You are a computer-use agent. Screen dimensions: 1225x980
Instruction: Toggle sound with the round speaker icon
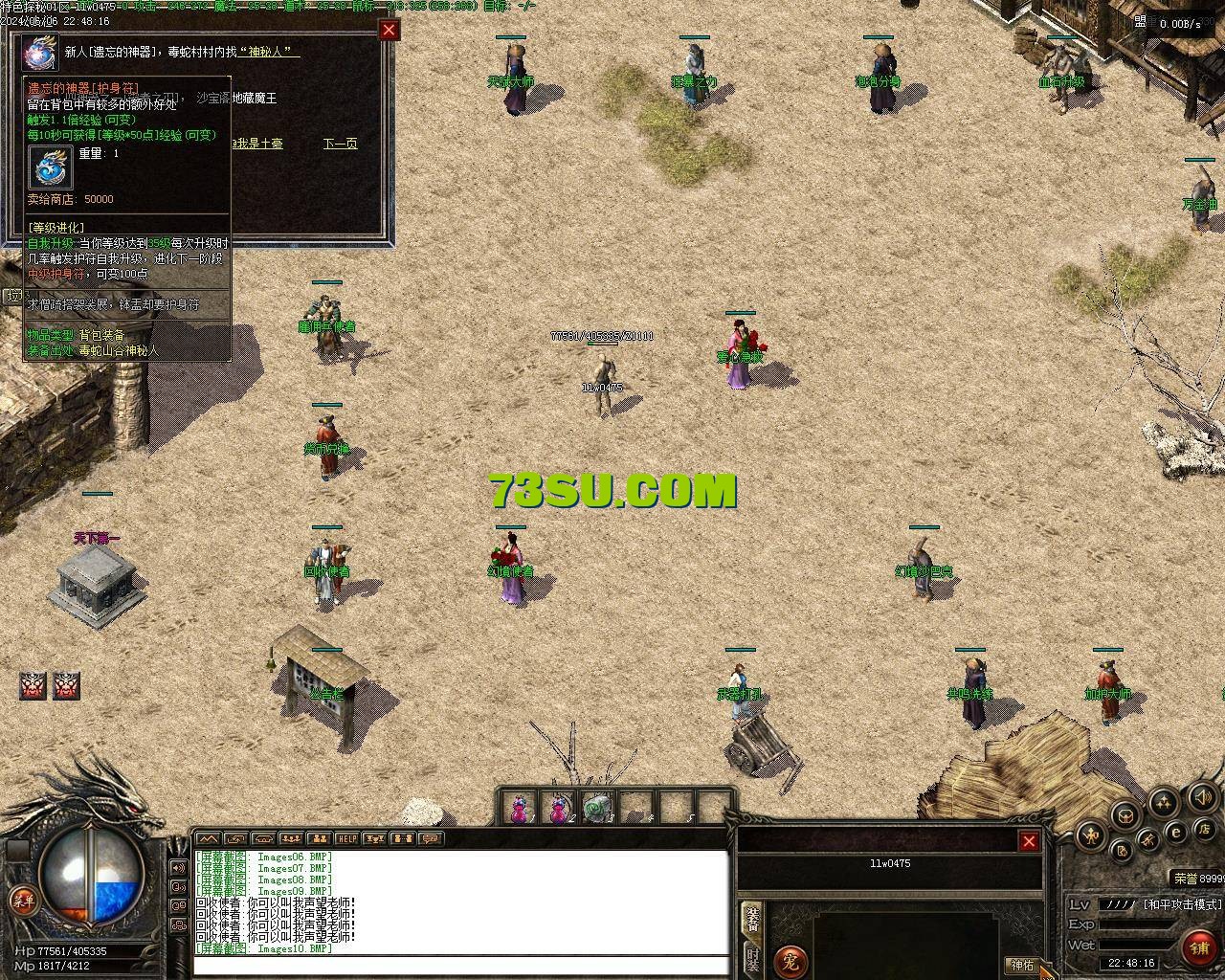[1202, 796]
